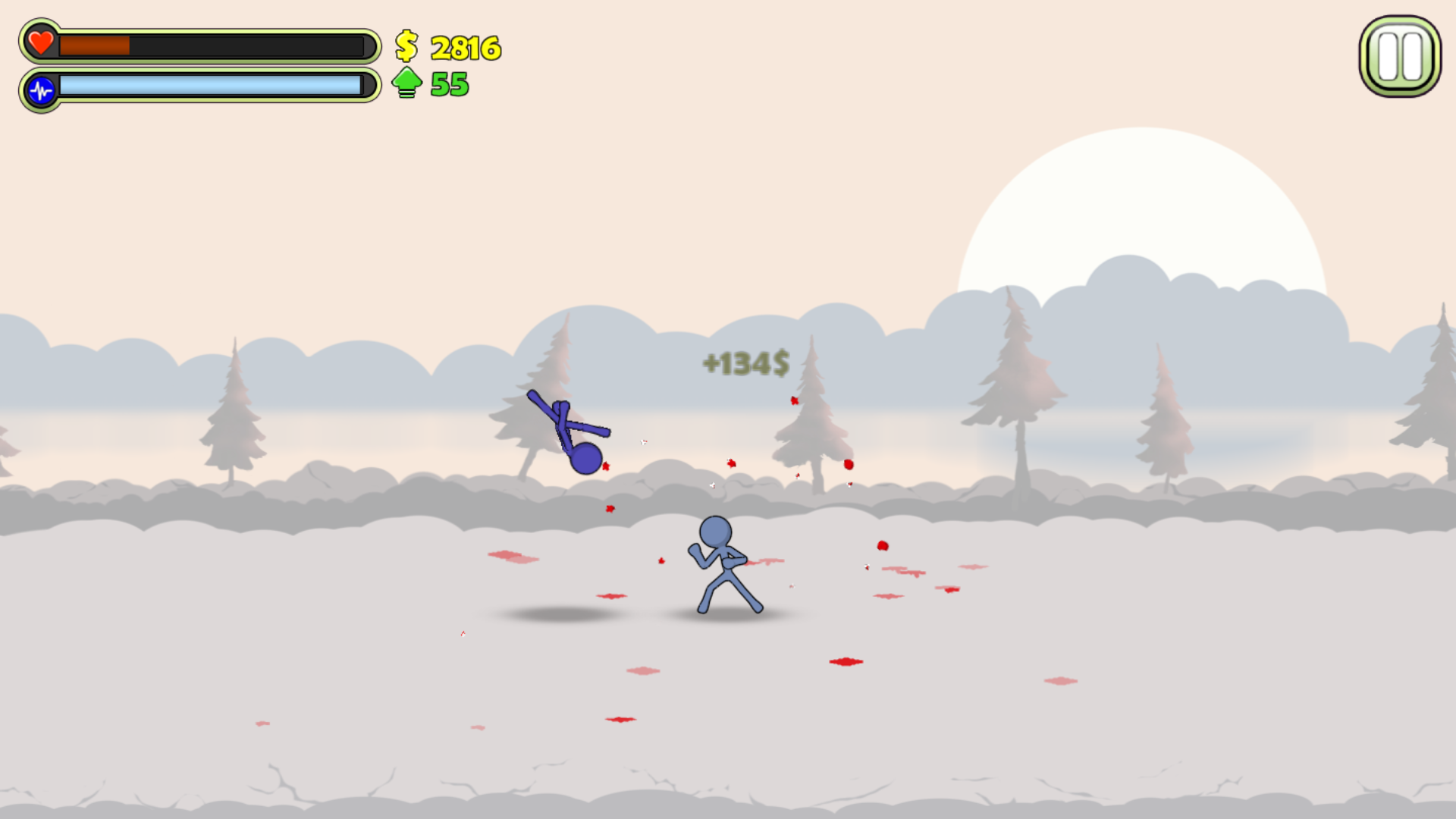Viewport: 1456px width, 819px height.
Task: Click the blue energy bar
Action: pyautogui.click(x=209, y=86)
